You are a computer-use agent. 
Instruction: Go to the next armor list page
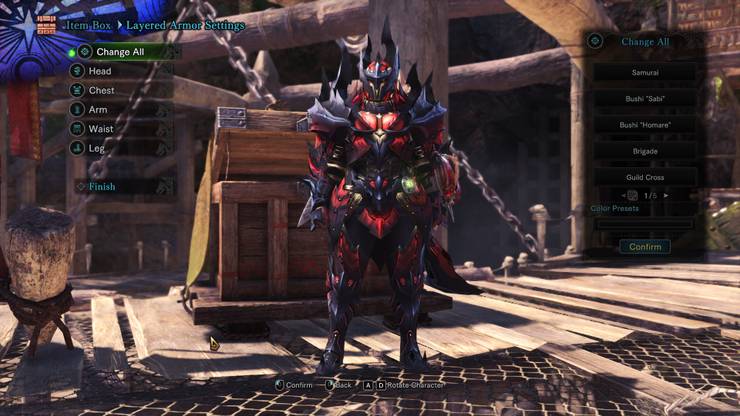tap(667, 195)
